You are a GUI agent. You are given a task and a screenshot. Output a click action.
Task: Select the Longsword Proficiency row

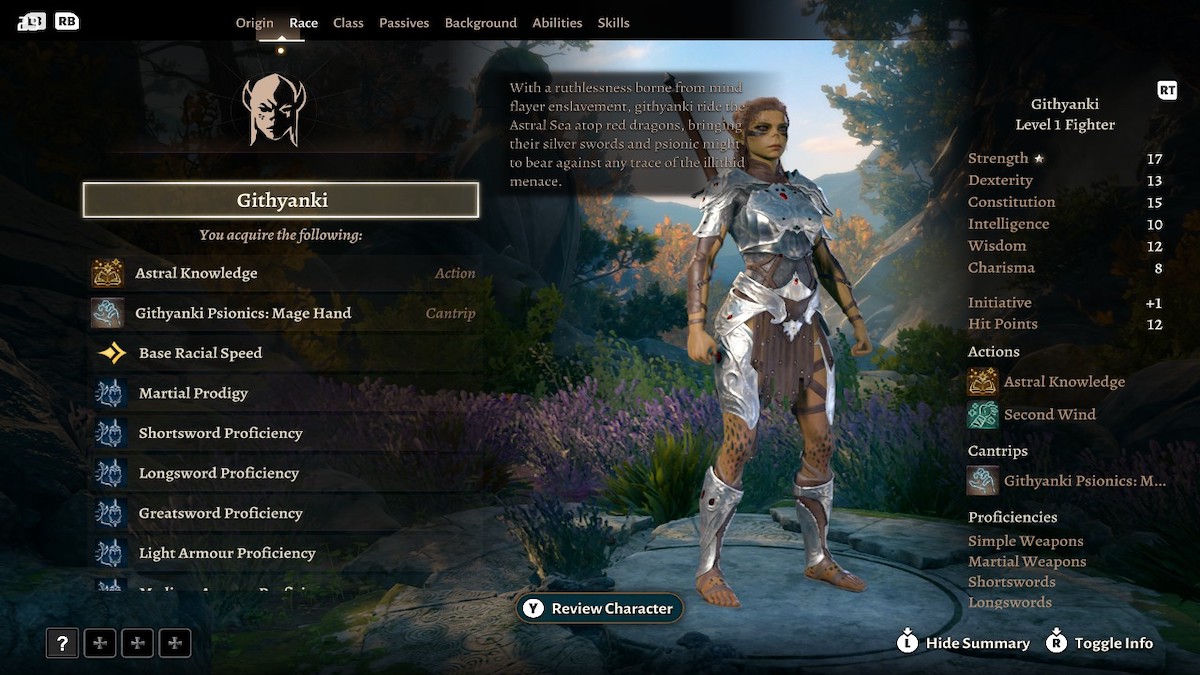point(281,473)
